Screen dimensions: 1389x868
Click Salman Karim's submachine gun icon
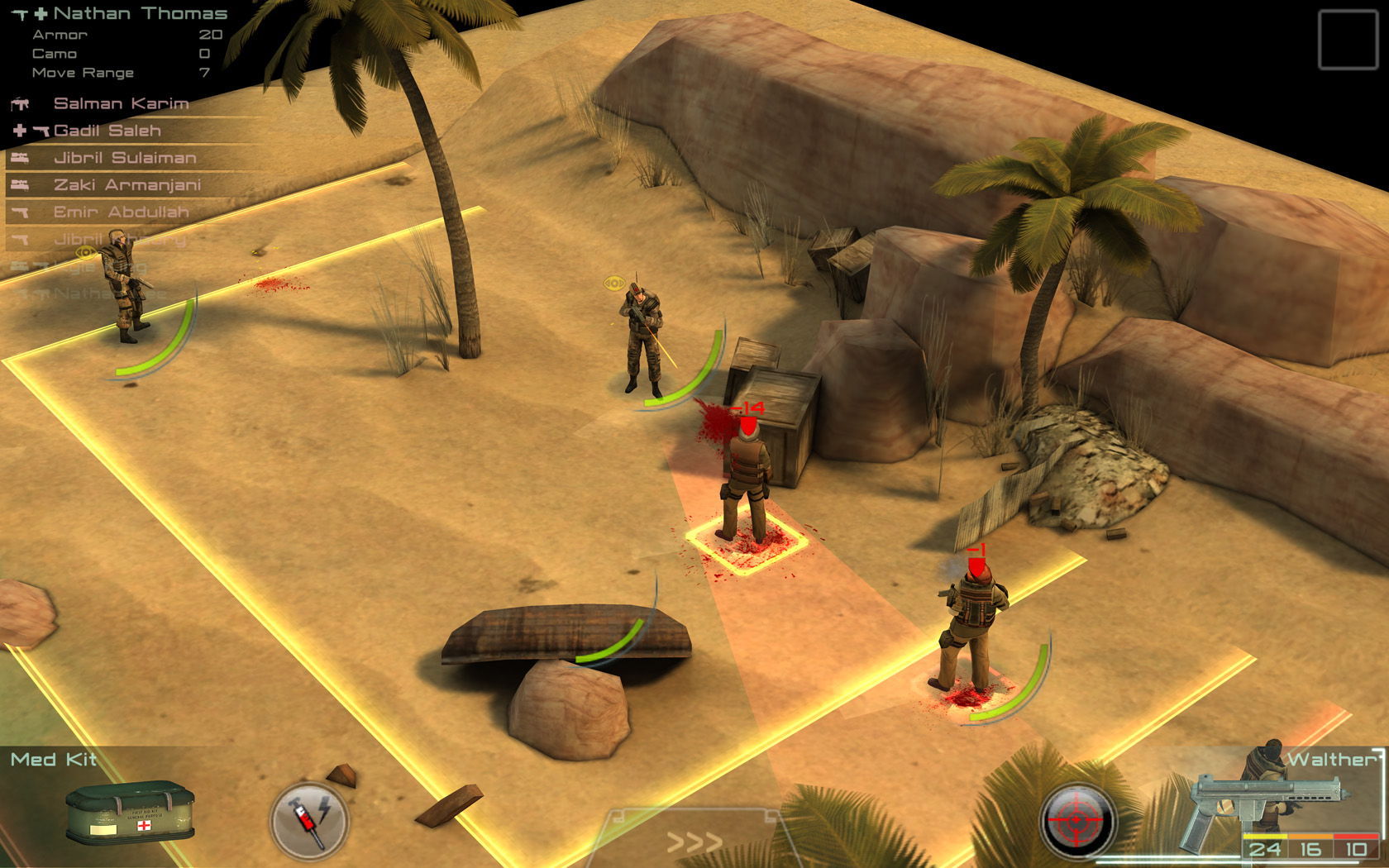[x=21, y=104]
